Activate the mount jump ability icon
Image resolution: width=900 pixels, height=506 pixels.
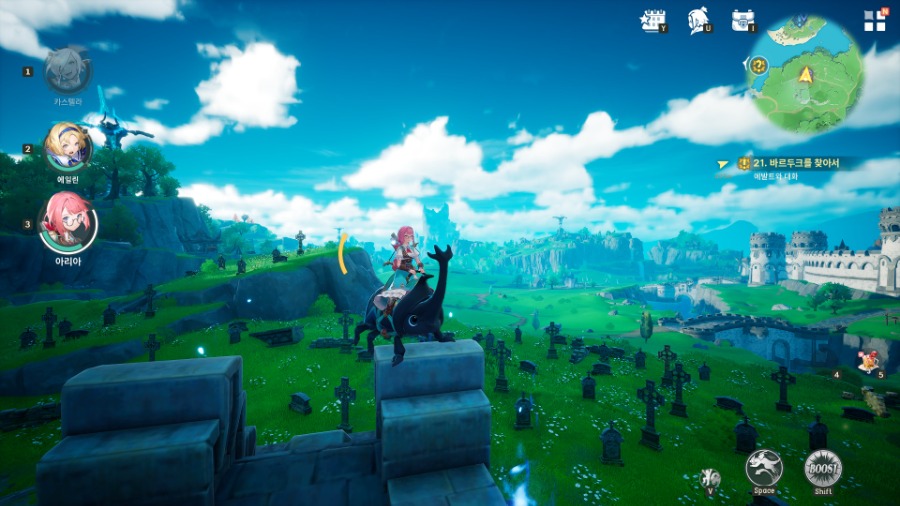763,468
